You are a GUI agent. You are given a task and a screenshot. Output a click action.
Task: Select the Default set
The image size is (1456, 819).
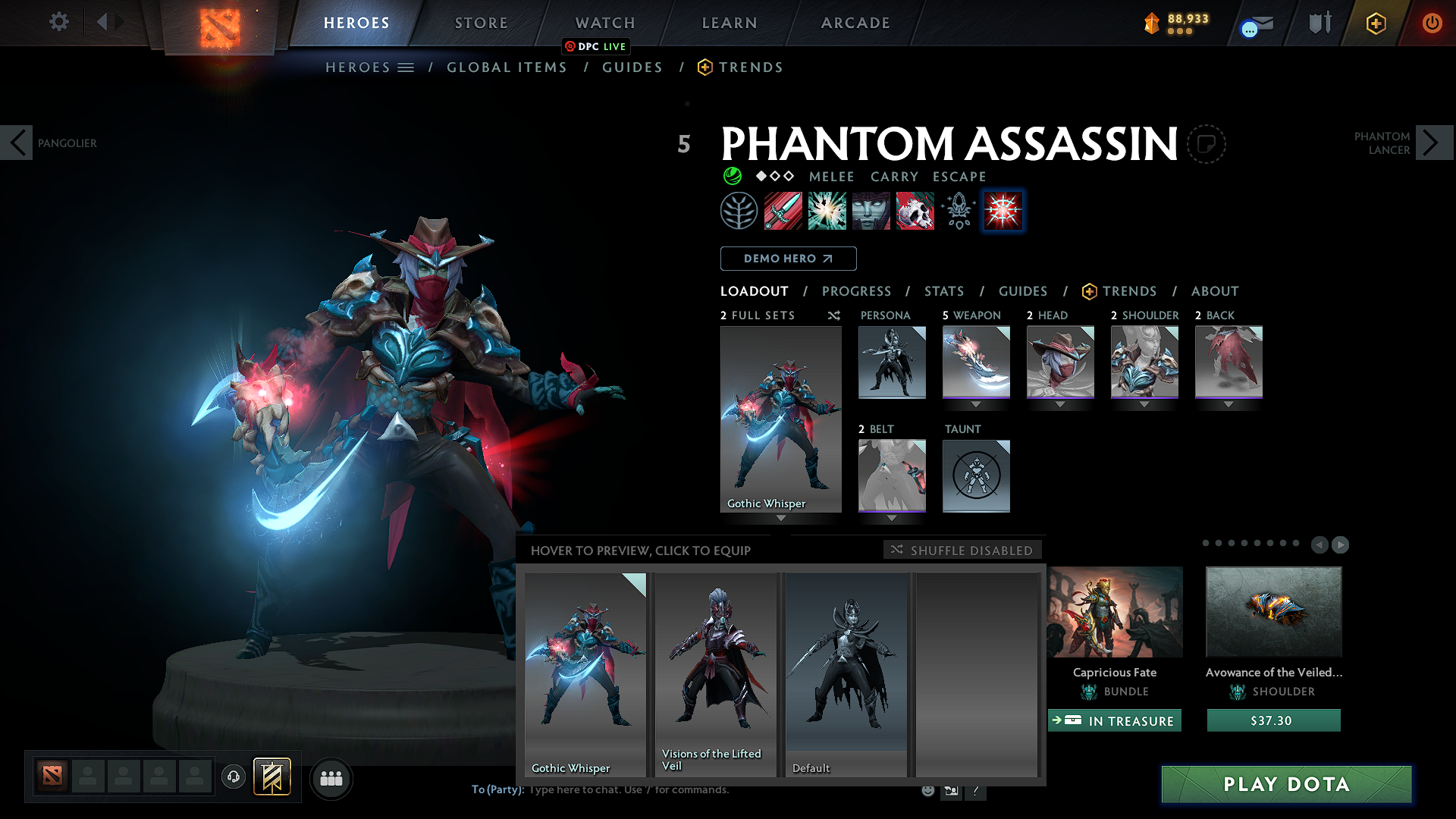point(846,674)
